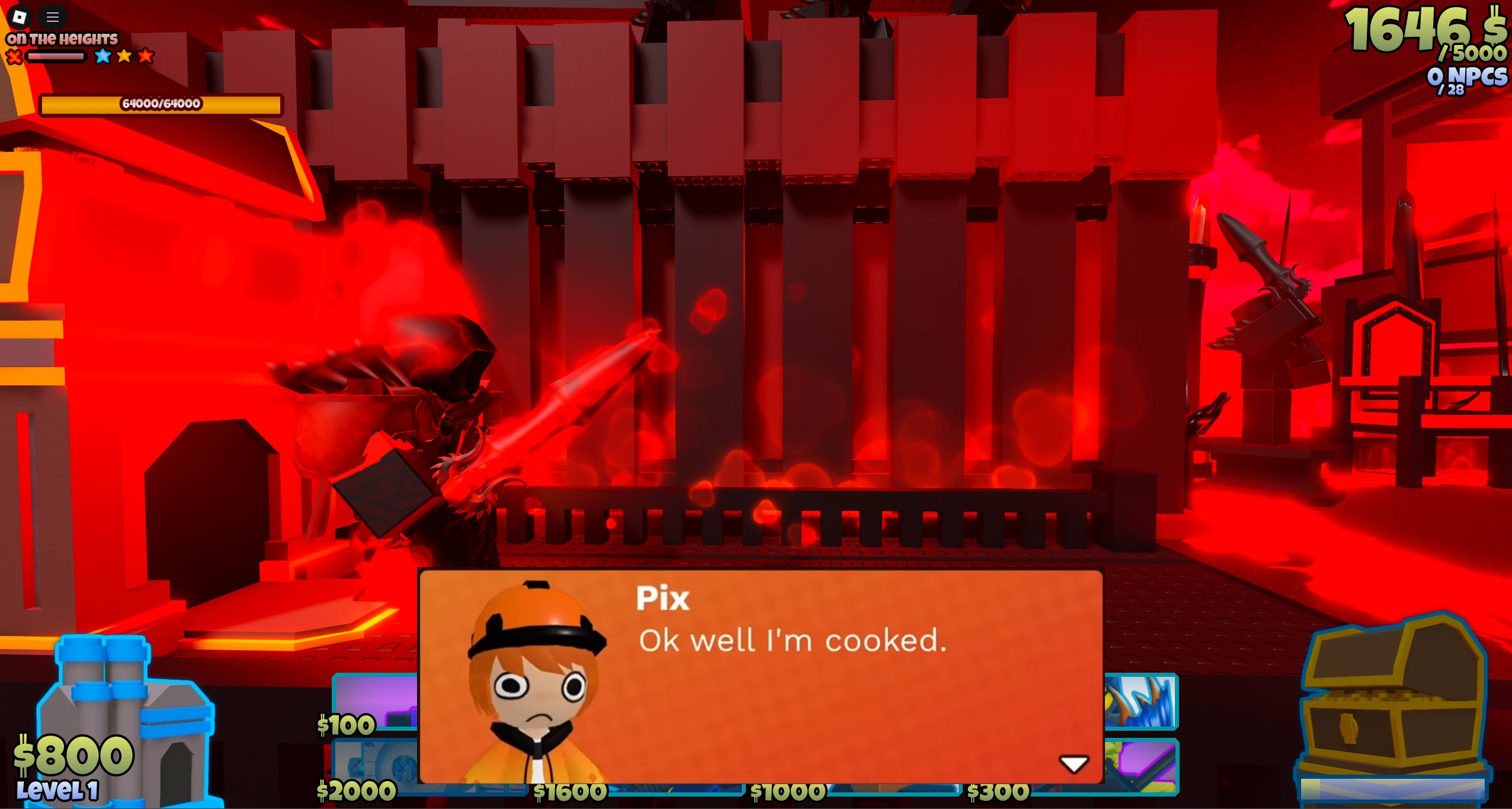Click the 64000/64000 boss health bar
Screen dimensions: 1512x809
pyautogui.click(x=160, y=104)
